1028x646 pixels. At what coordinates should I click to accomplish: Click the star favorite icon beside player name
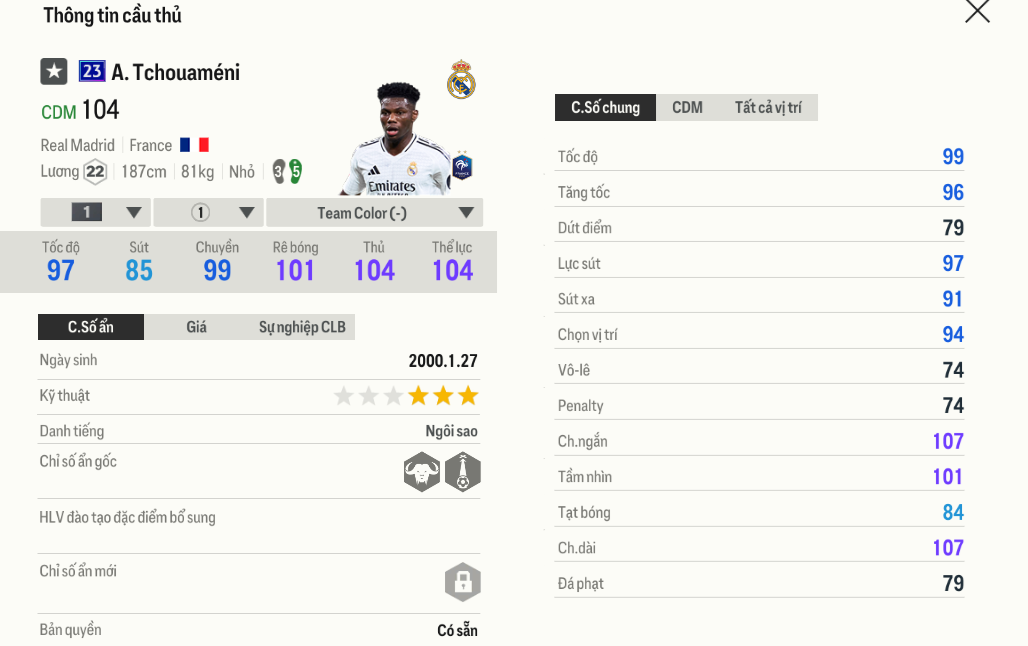[54, 72]
